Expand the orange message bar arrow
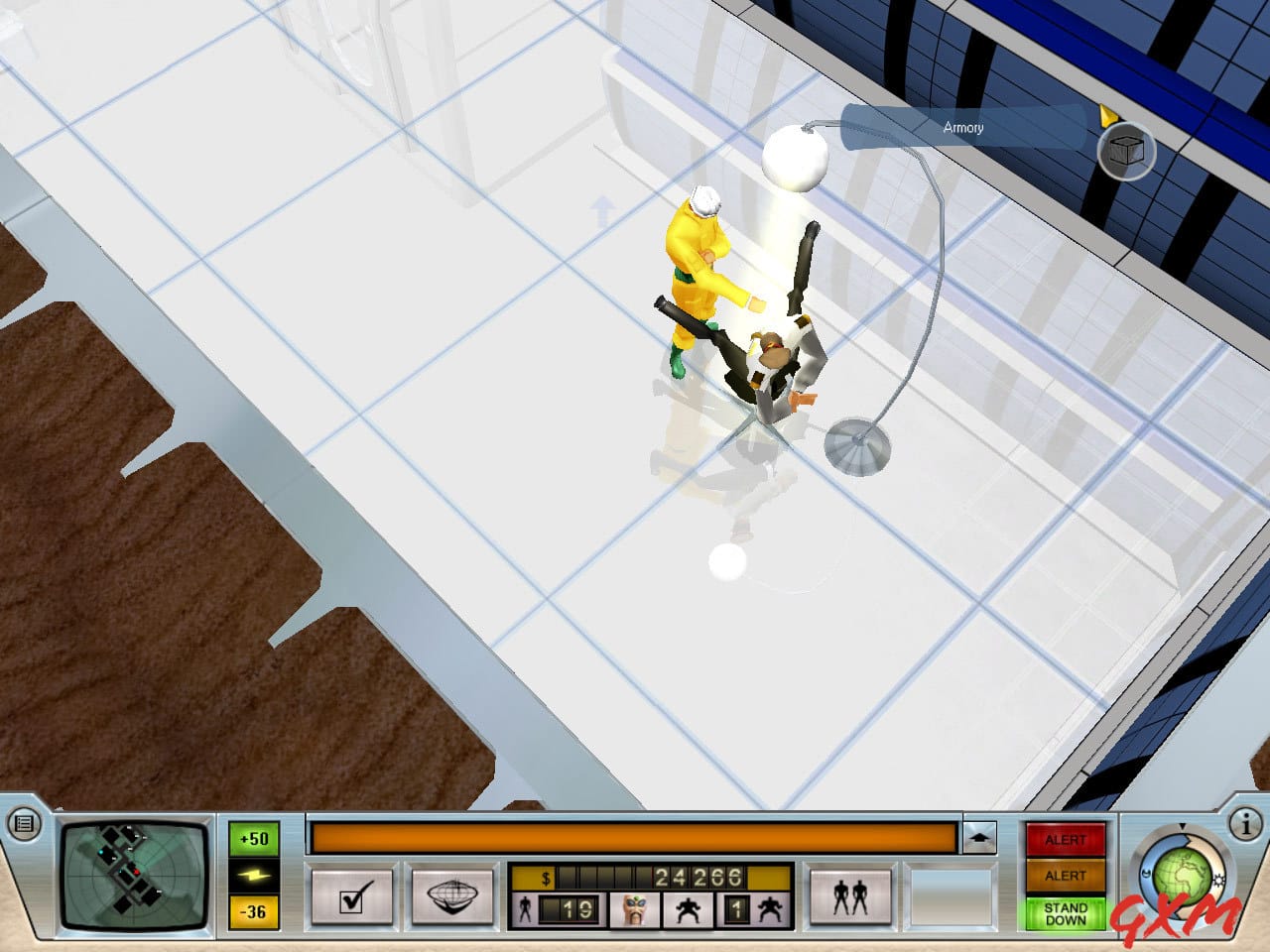This screenshot has height=952, width=1270. tap(980, 836)
